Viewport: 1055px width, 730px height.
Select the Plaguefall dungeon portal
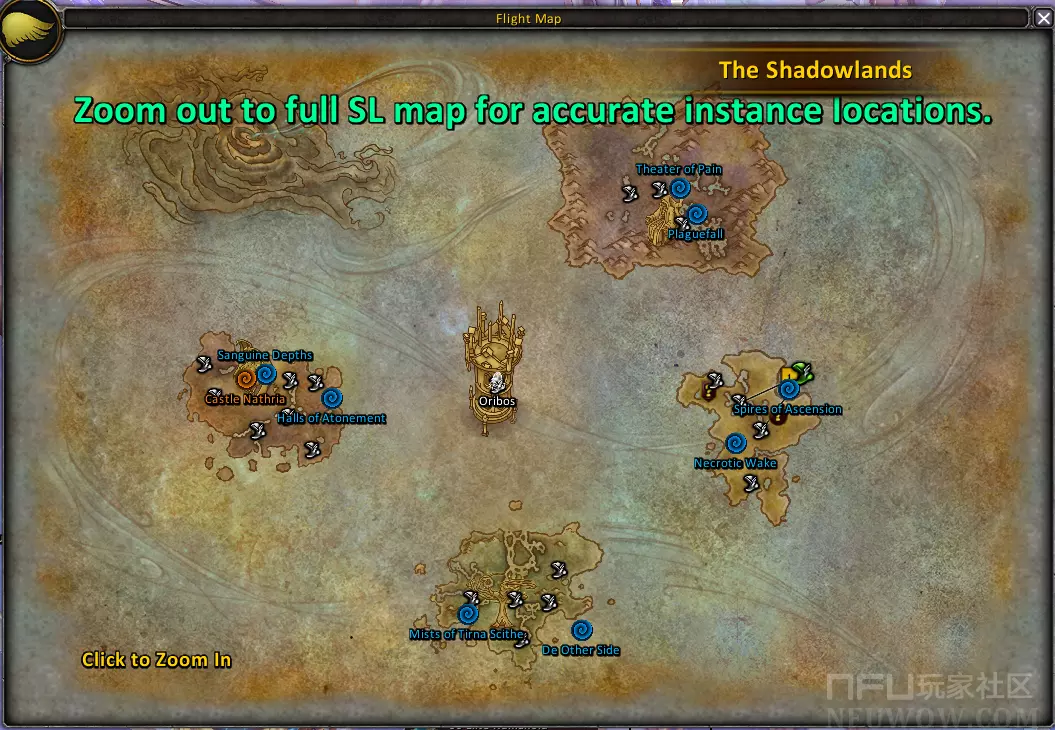pos(698,213)
